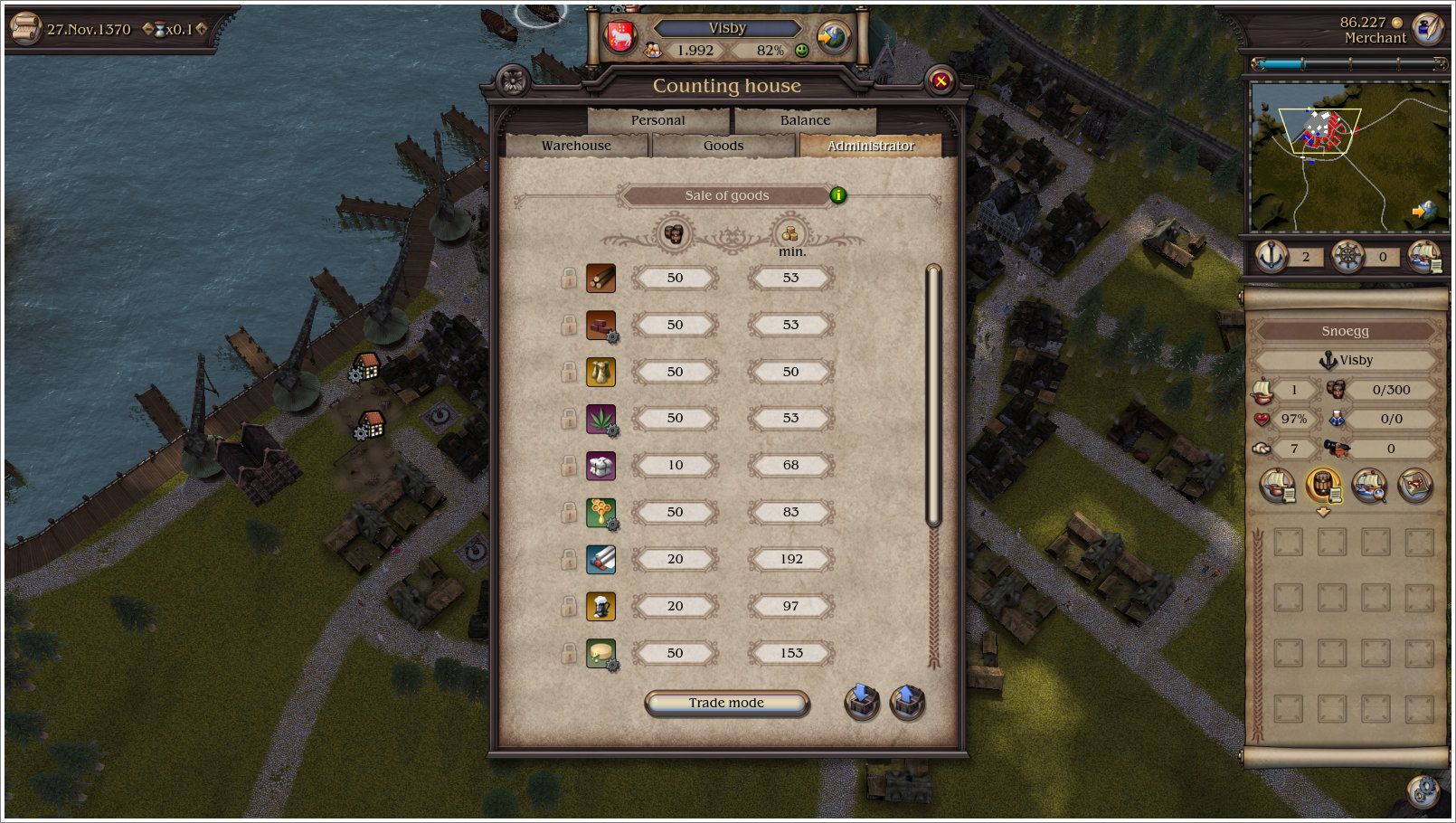The height and width of the screenshot is (823, 1456).
Task: Click the upload arrow chest icon
Action: [x=907, y=702]
